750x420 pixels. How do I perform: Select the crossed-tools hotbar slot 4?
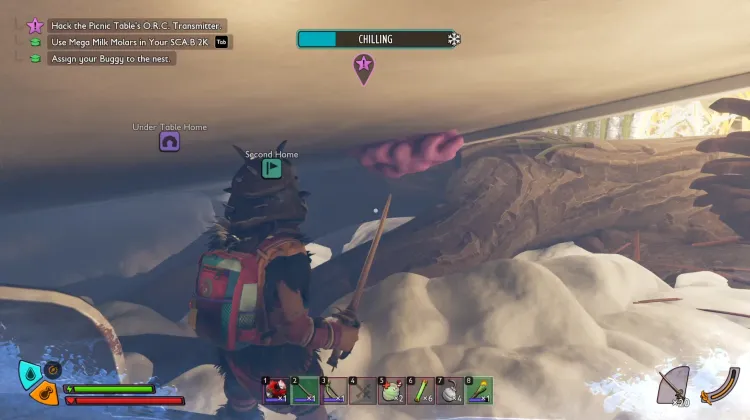361,390
